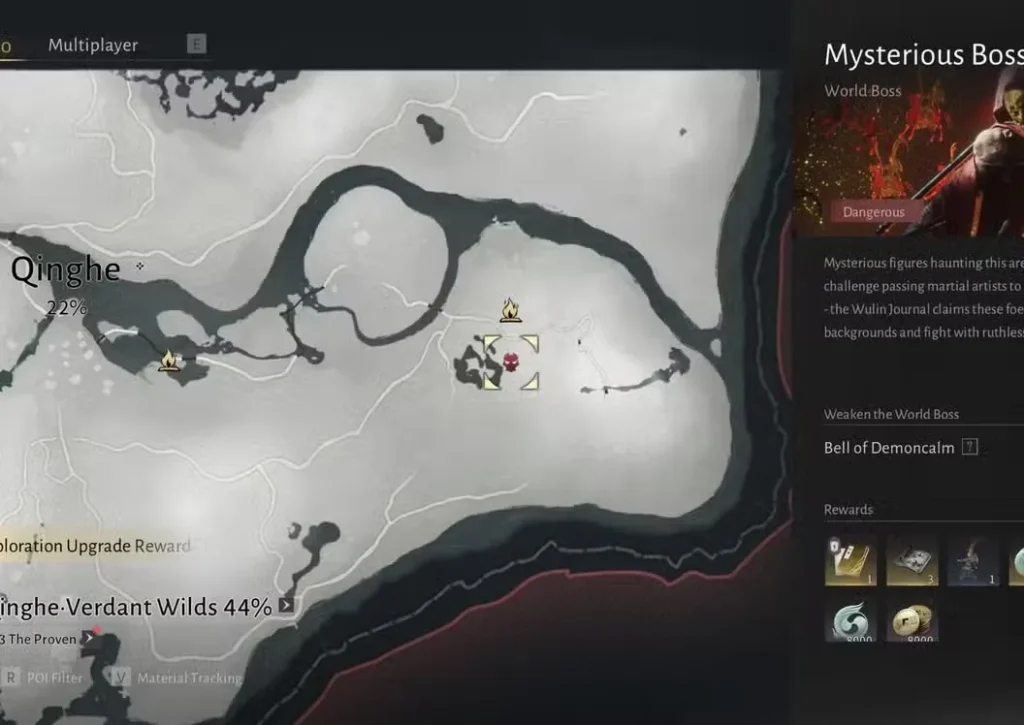
Task: Inspect the torn map pieces reward
Action: click(x=911, y=560)
